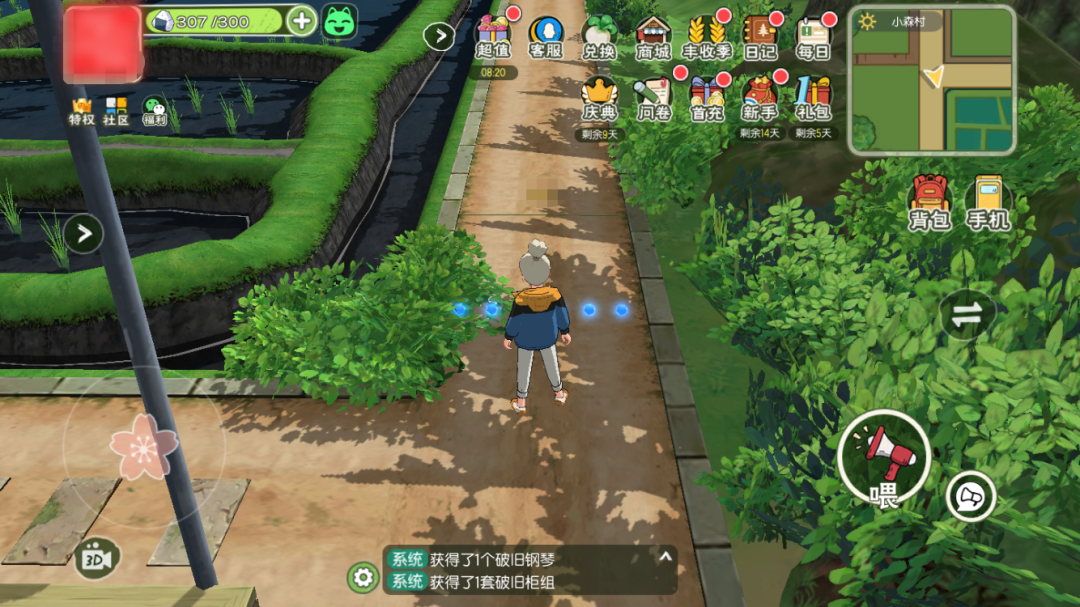This screenshot has height=607, width=1080.
Task: Open the 日记 diary book
Action: point(760,36)
